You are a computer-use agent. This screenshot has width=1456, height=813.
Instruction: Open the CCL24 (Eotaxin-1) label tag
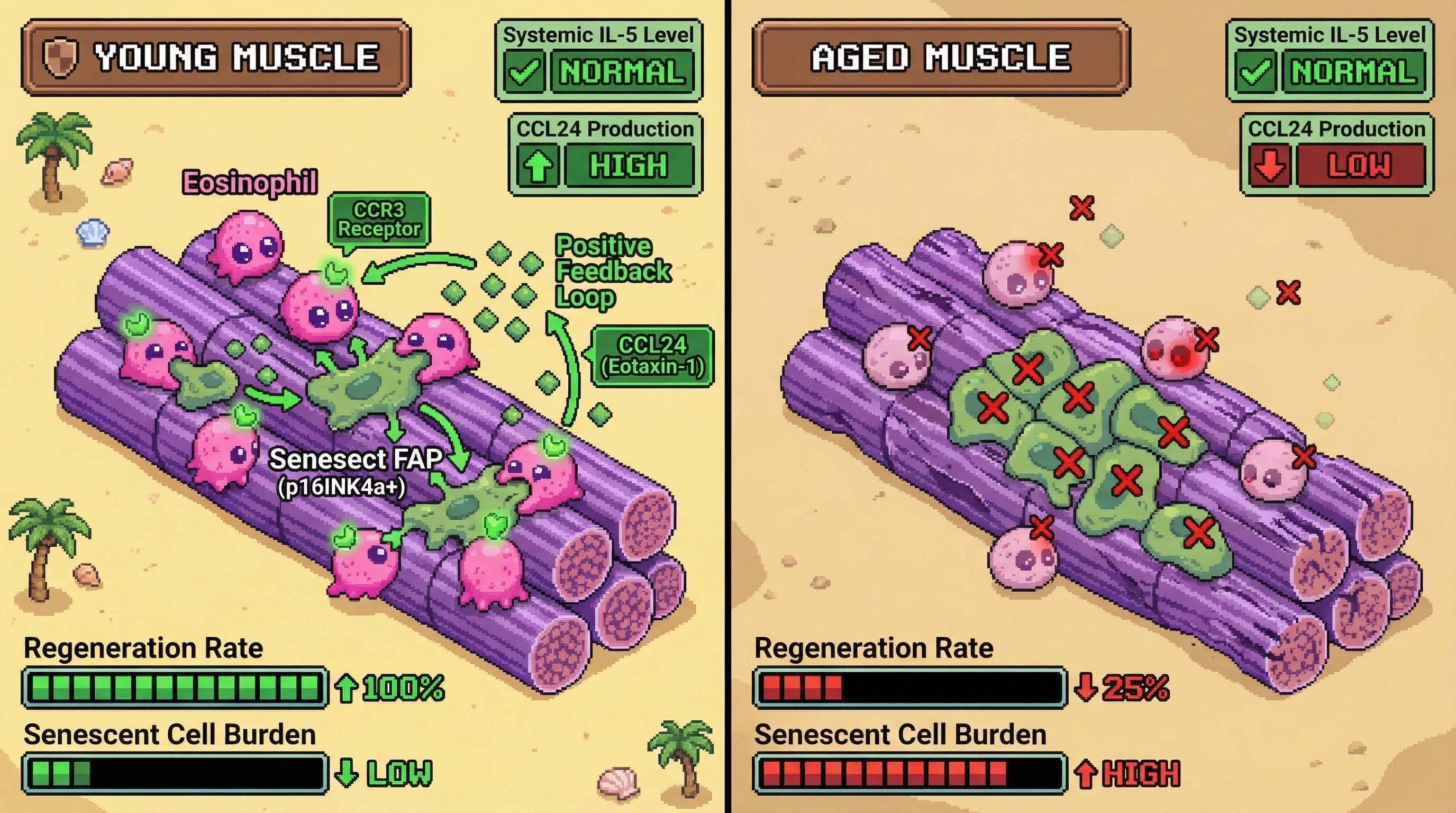click(x=652, y=356)
